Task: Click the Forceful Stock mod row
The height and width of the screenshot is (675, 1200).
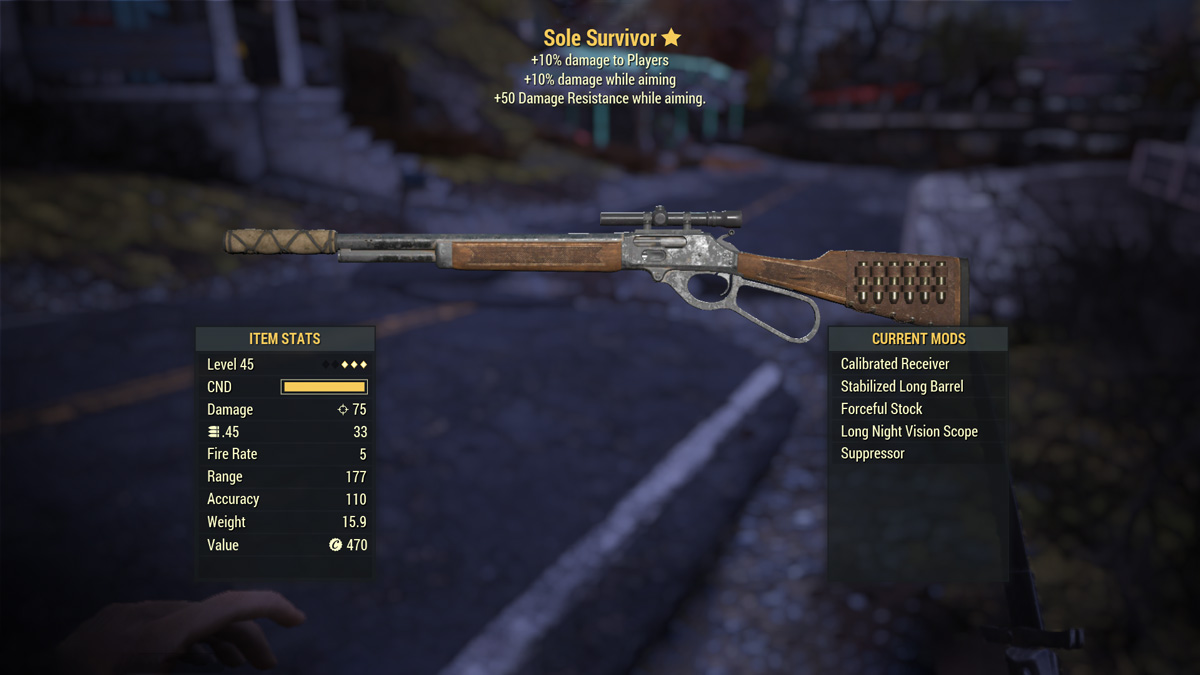Action: point(881,409)
